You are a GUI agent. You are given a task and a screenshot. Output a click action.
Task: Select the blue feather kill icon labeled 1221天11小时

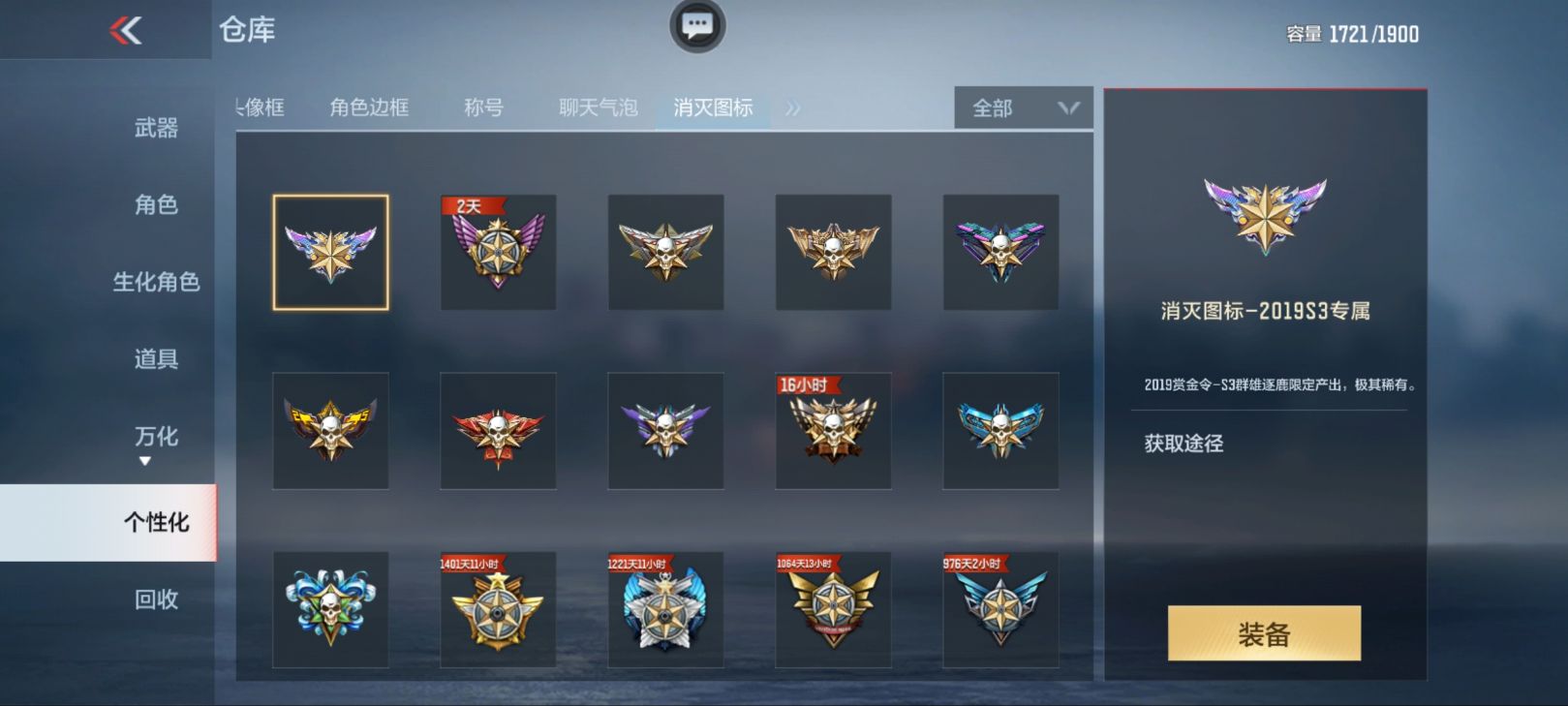(x=665, y=610)
